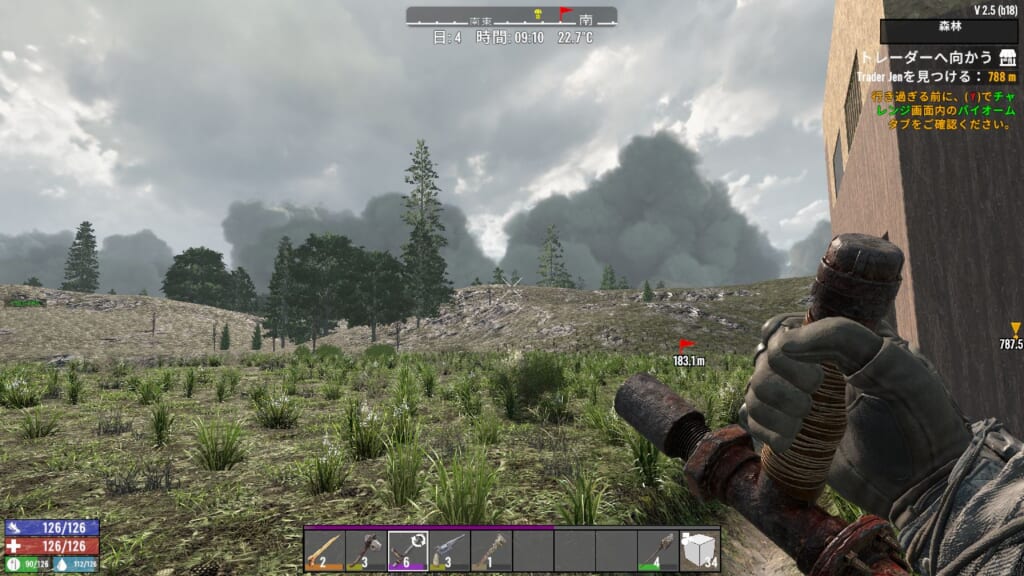Viewport: 1024px width, 576px height.
Task: Click the red flag on the compass
Action: tap(564, 13)
